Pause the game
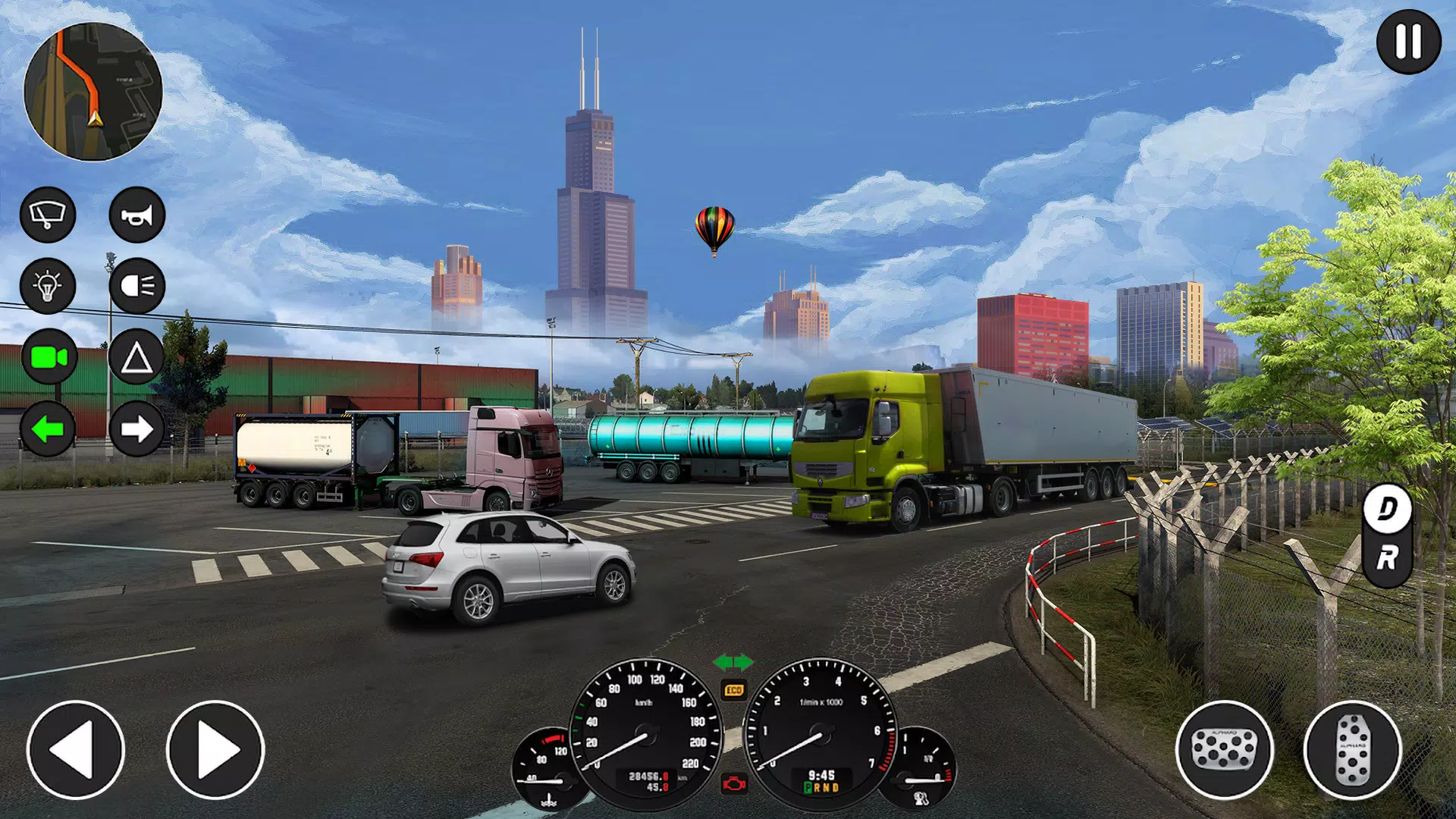 click(x=1408, y=42)
